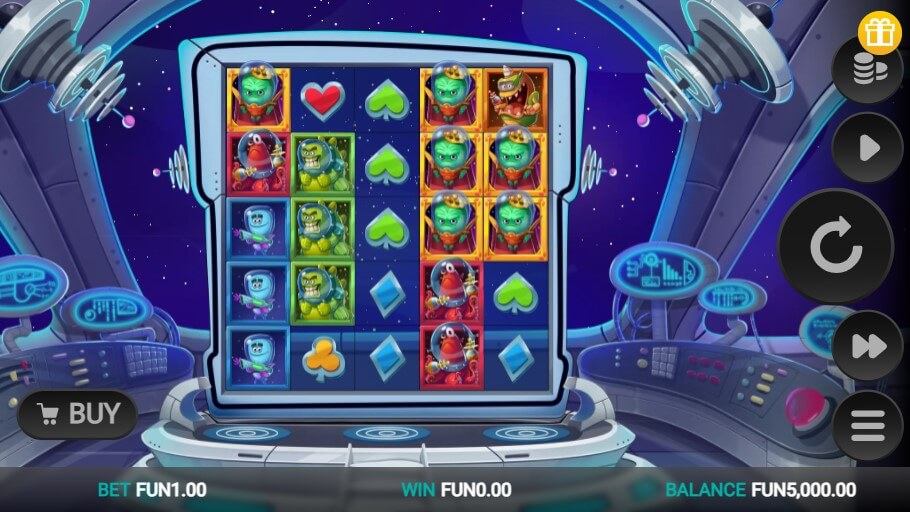
Task: Open the hamburger menu
Action: coord(867,426)
